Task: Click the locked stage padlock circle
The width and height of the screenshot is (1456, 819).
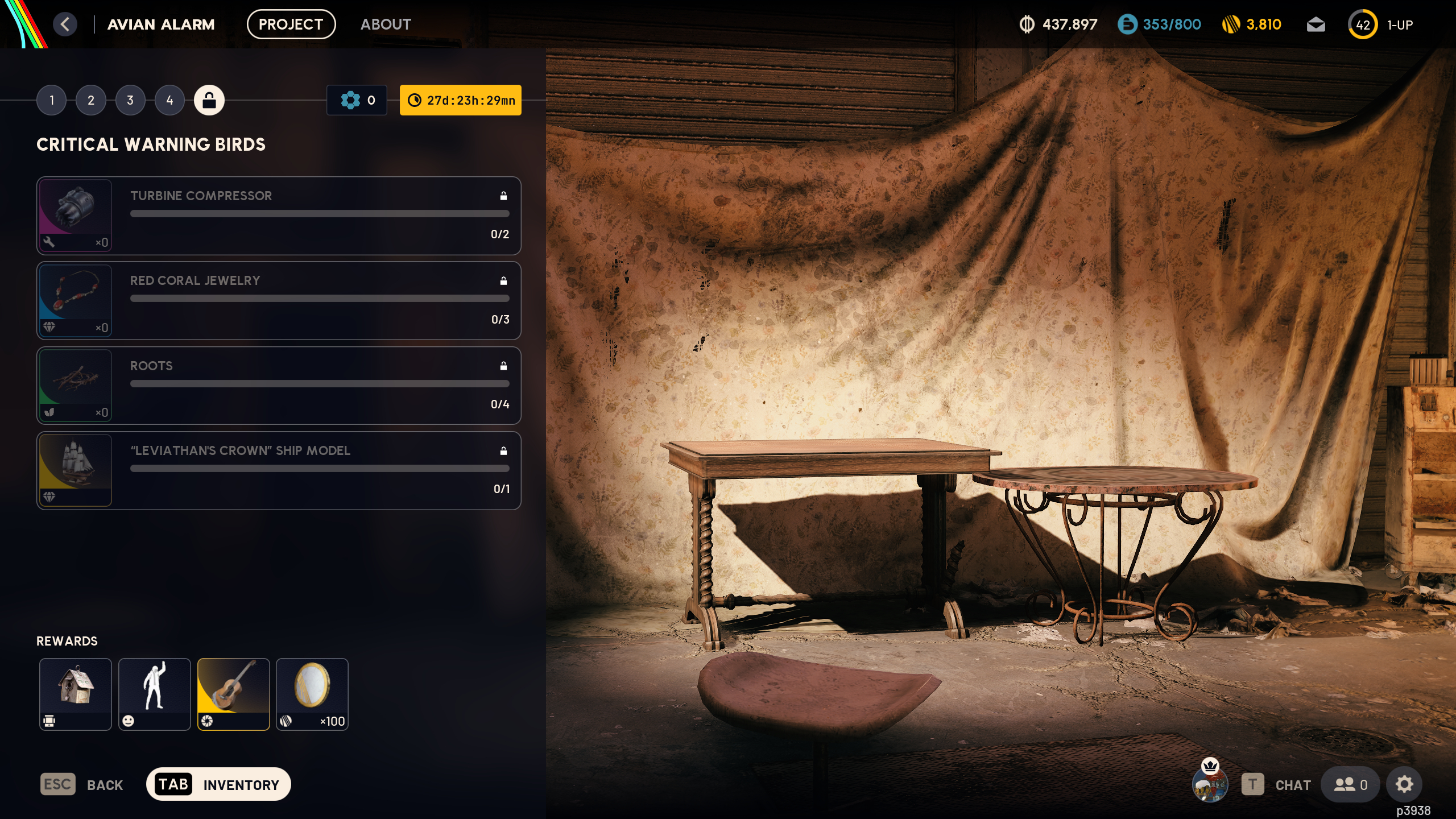Action: [209, 100]
